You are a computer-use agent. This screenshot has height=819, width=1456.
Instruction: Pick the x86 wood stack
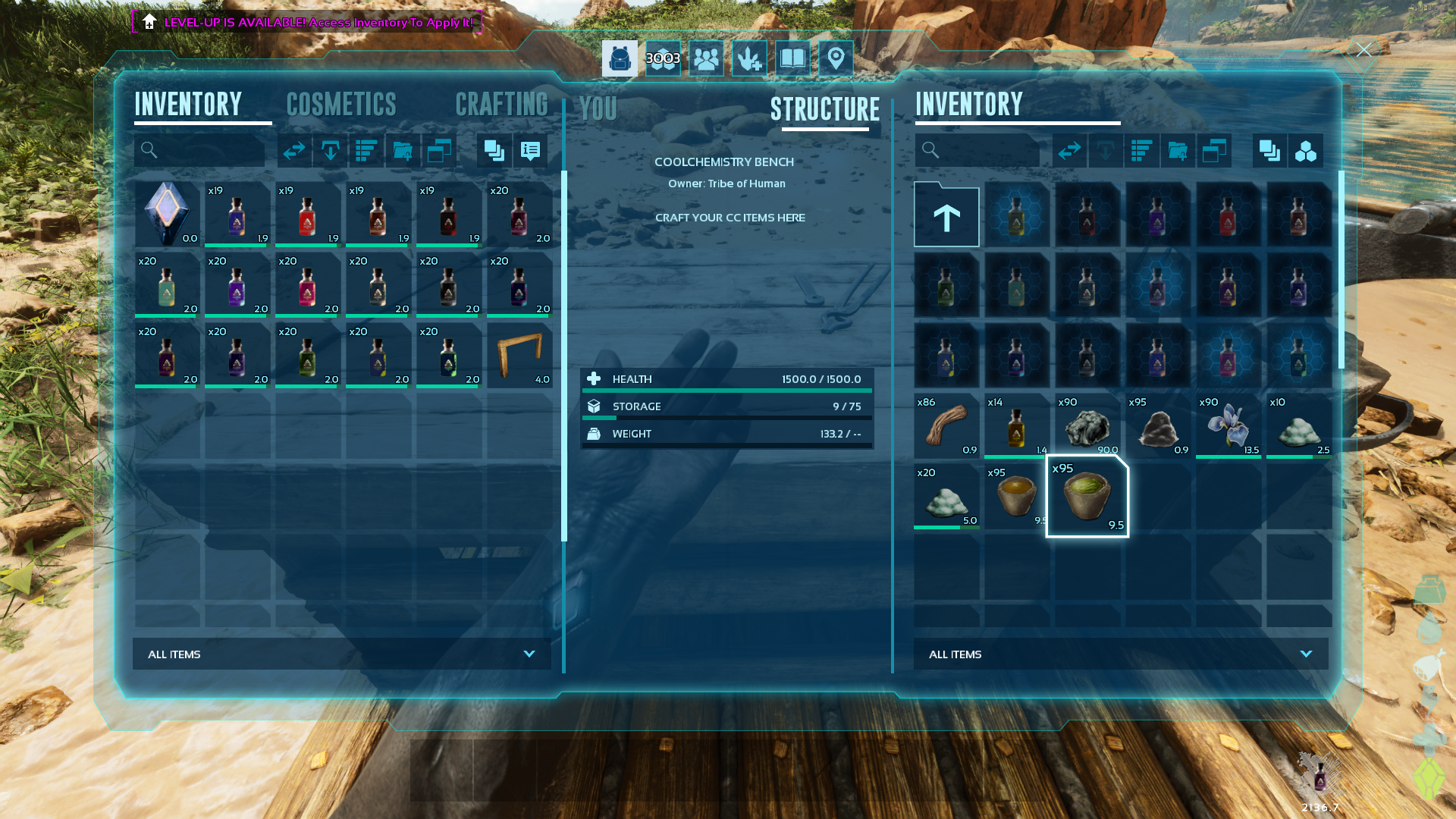click(x=946, y=425)
